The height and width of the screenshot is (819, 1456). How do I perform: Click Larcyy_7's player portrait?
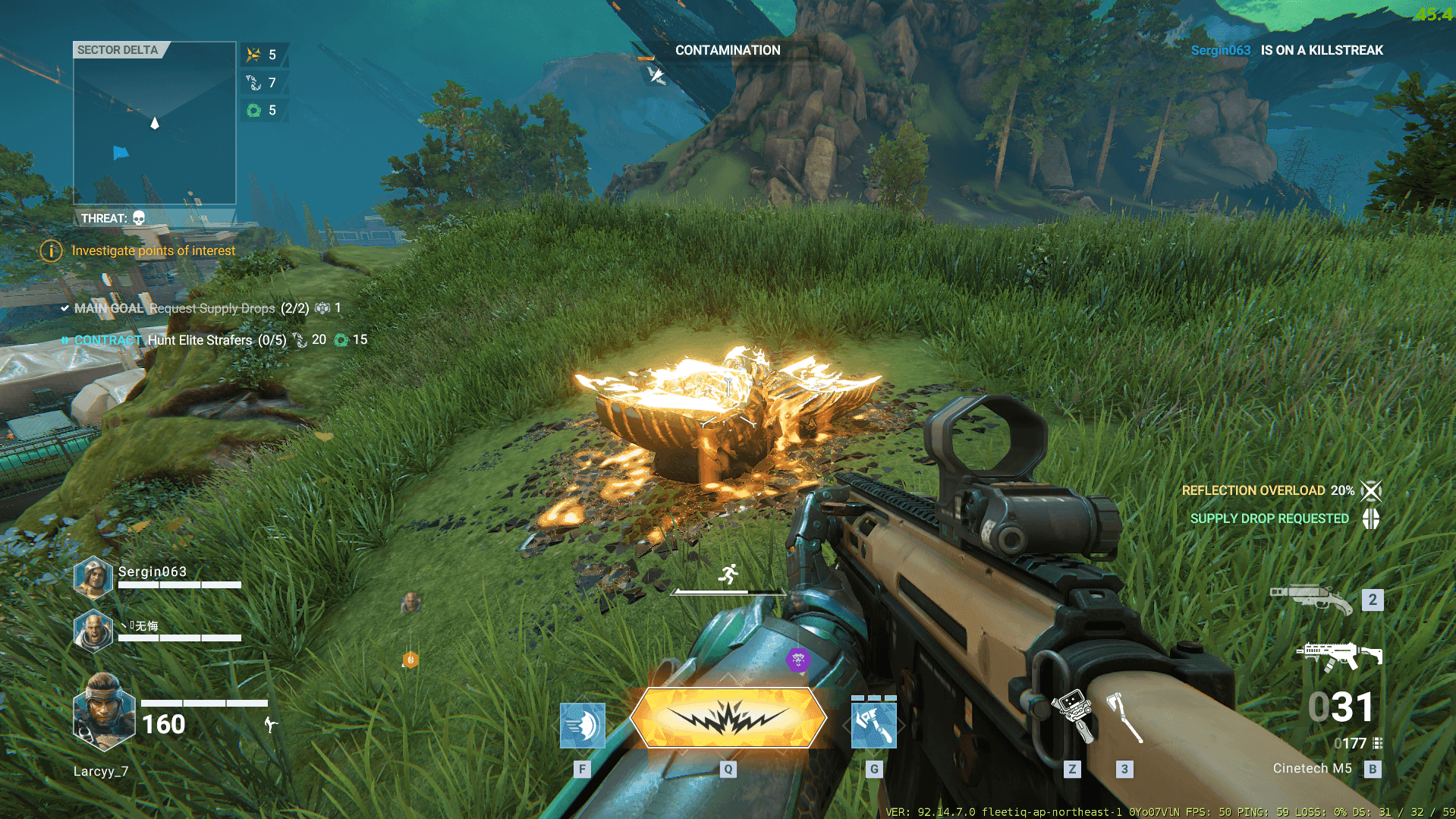[104, 711]
